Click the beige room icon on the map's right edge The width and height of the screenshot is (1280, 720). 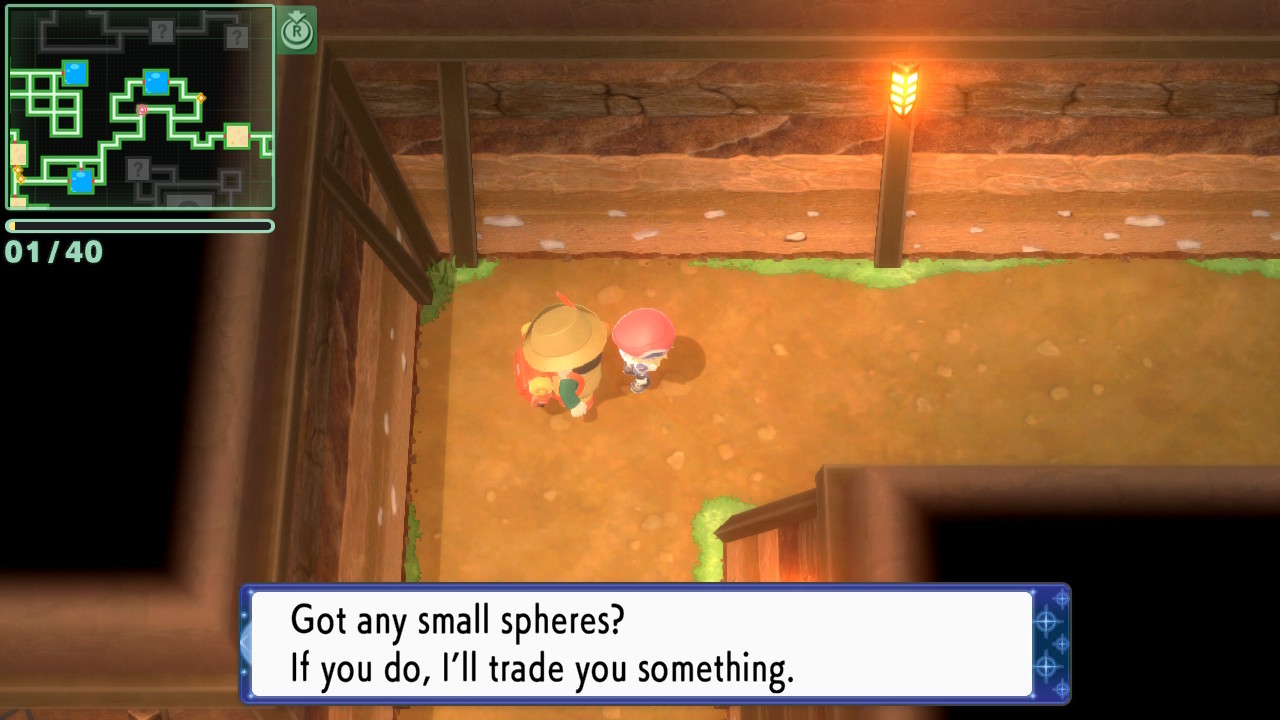pyautogui.click(x=236, y=135)
